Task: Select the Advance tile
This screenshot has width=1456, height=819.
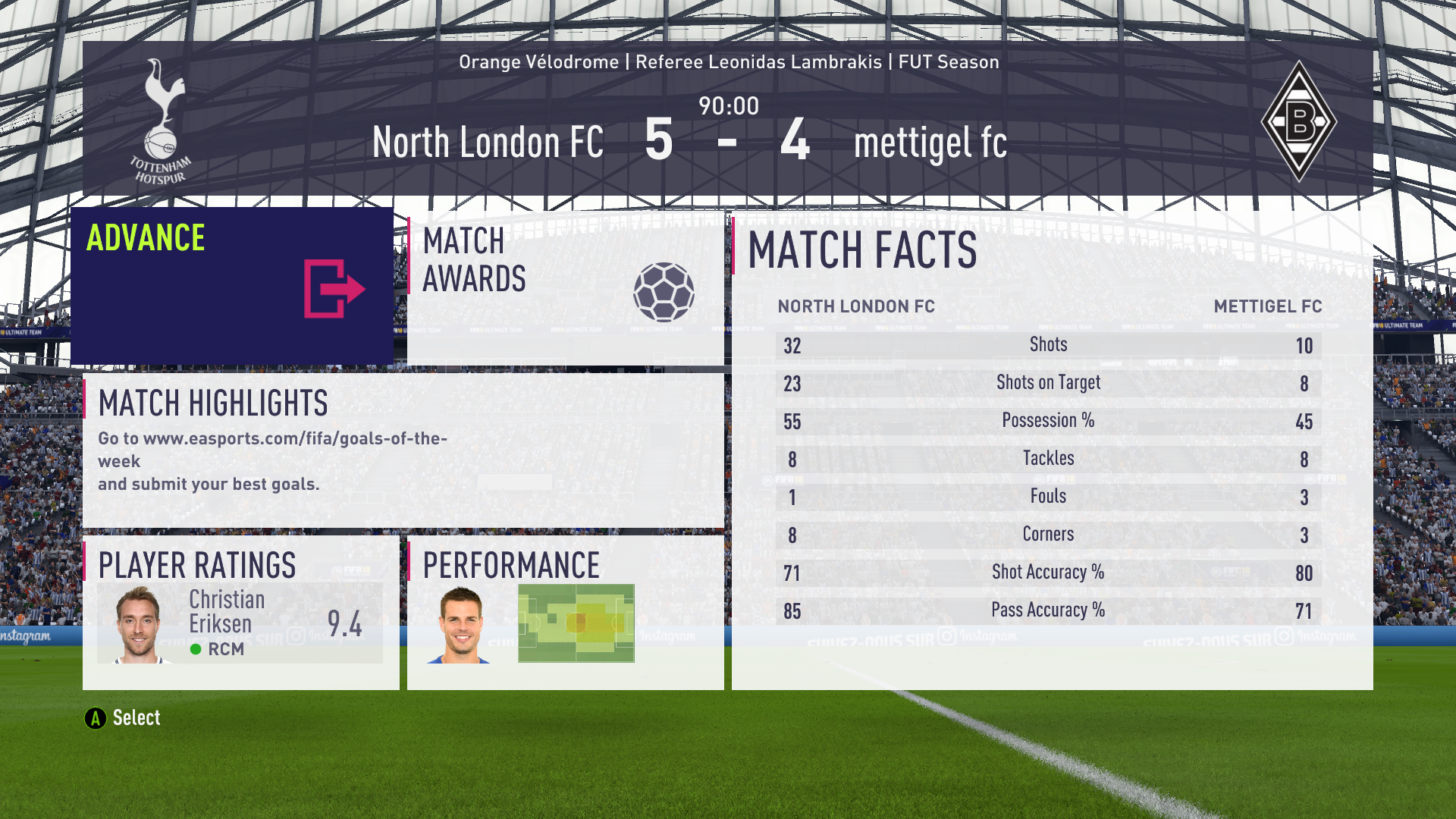Action: (232, 286)
